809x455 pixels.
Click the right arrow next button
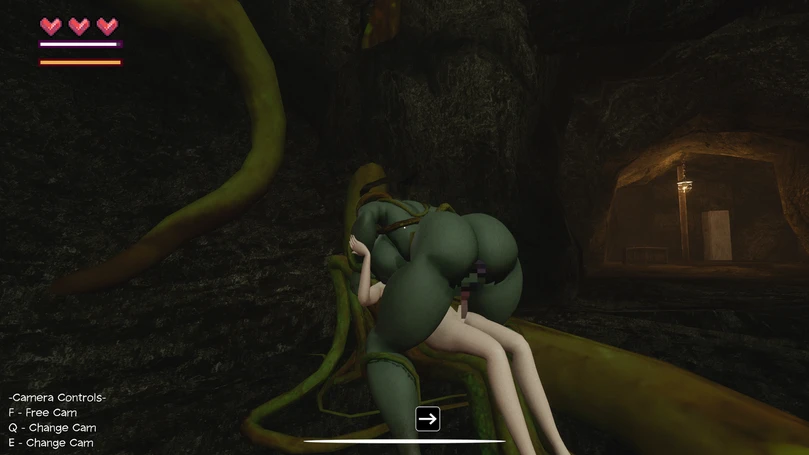point(428,418)
